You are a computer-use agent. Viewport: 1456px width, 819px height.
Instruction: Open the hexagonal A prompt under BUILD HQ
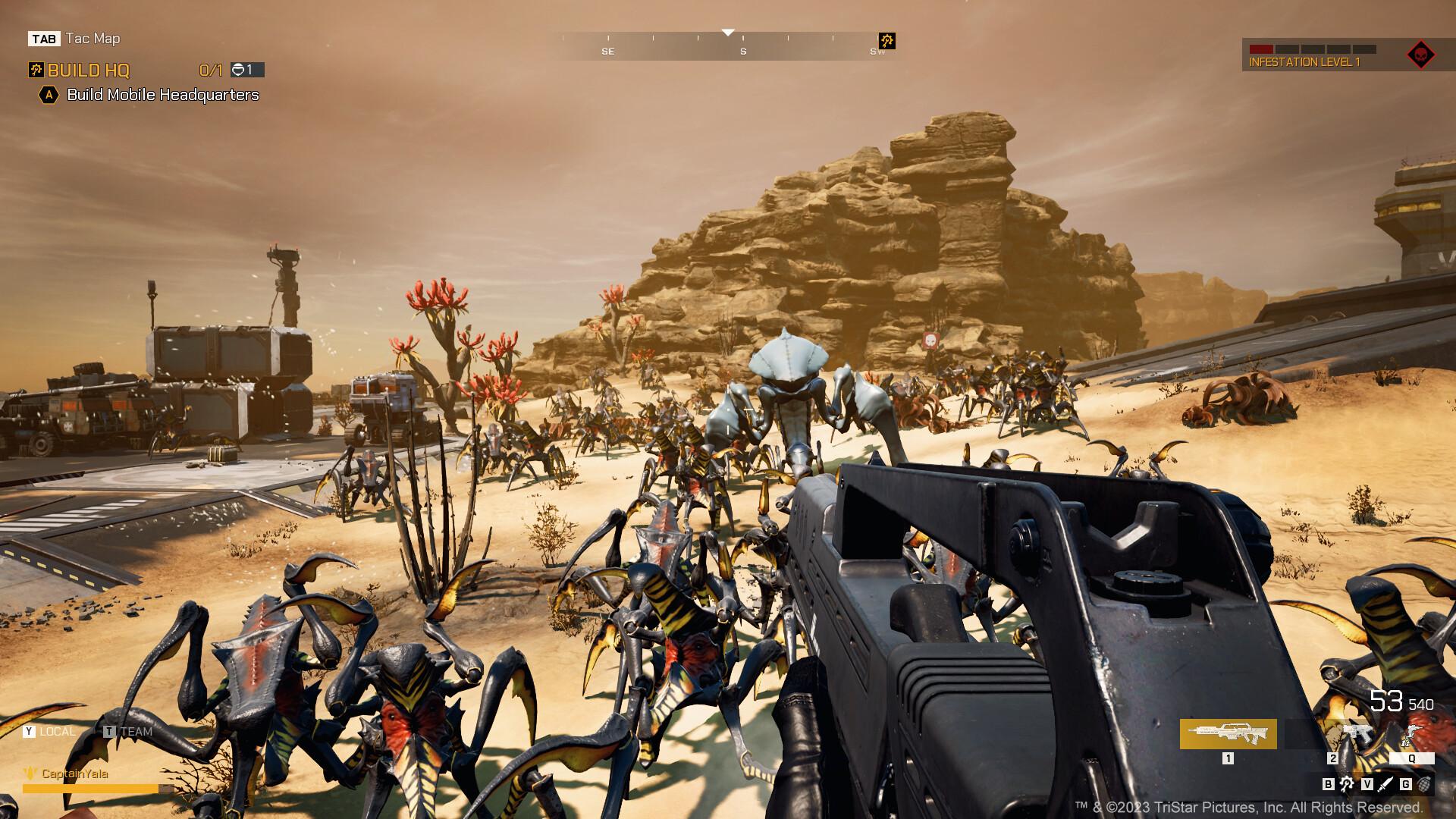[48, 96]
